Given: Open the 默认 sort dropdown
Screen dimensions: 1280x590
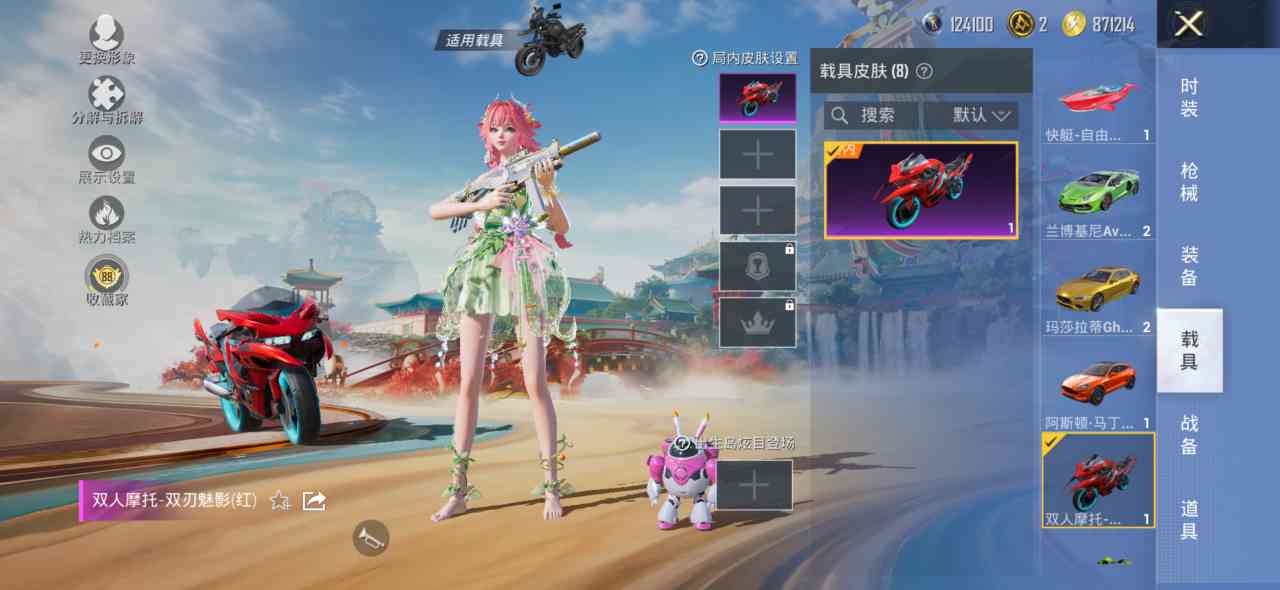Looking at the screenshot, I should (x=982, y=116).
